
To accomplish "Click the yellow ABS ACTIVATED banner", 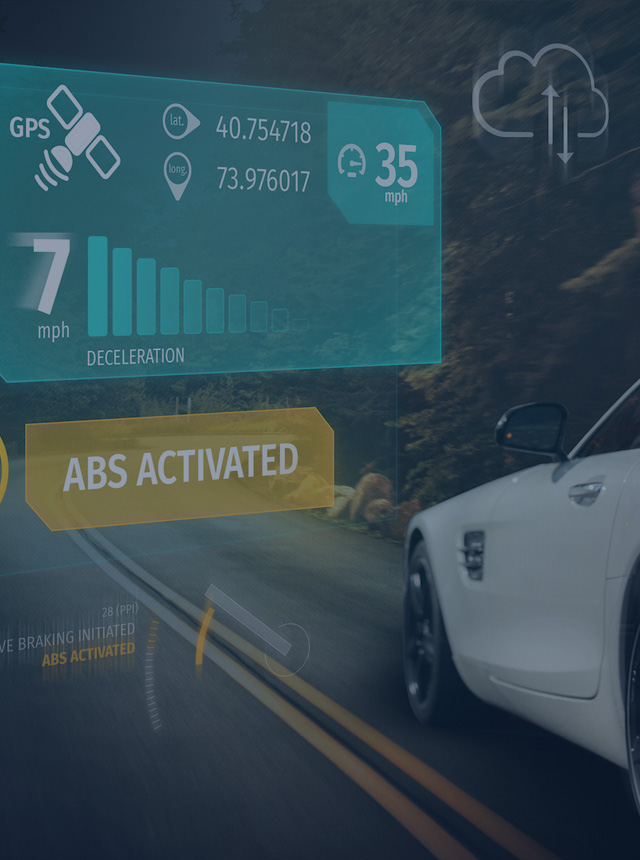I will click(x=180, y=467).
